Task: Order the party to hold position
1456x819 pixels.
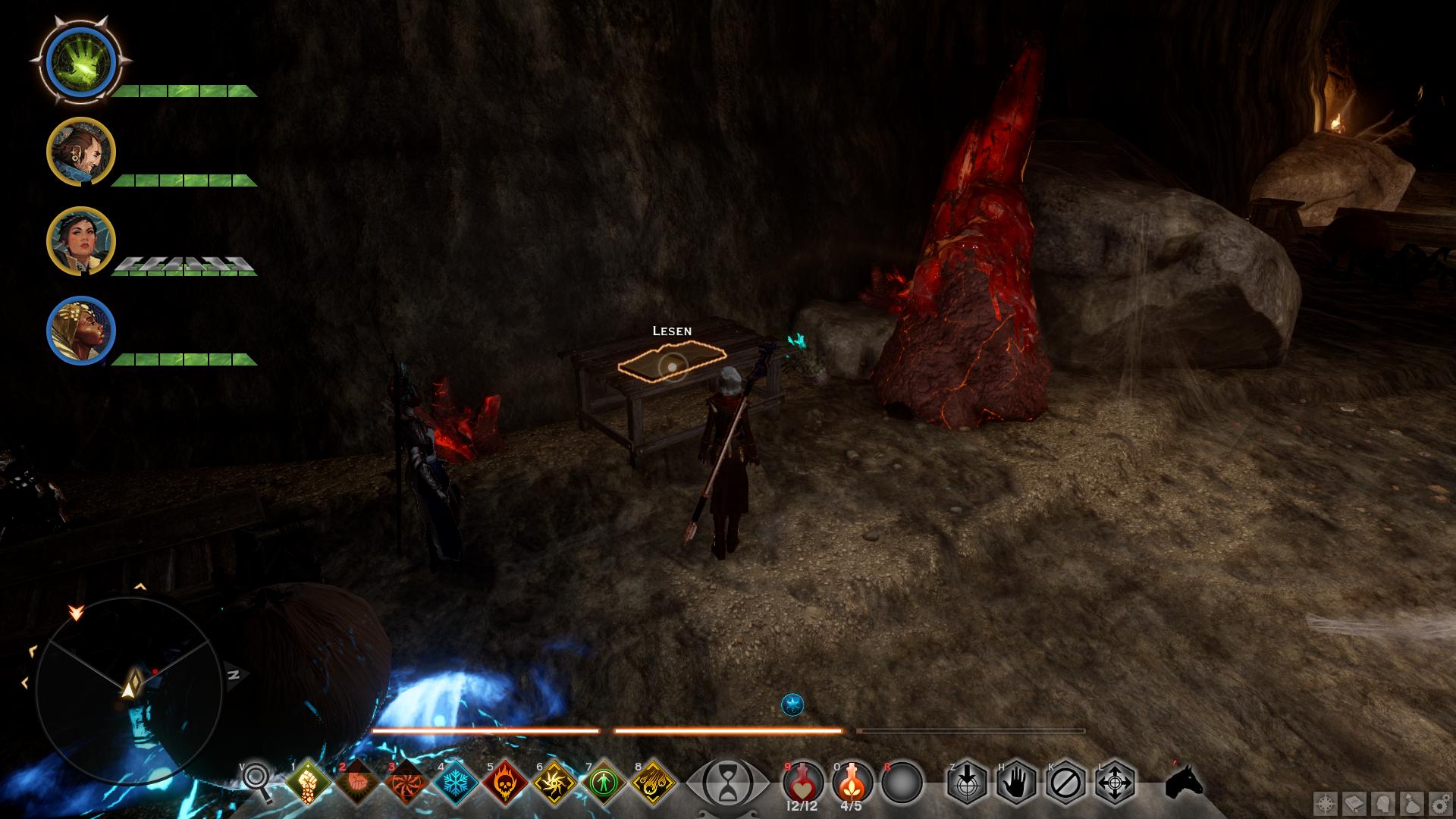Action: 1016,782
